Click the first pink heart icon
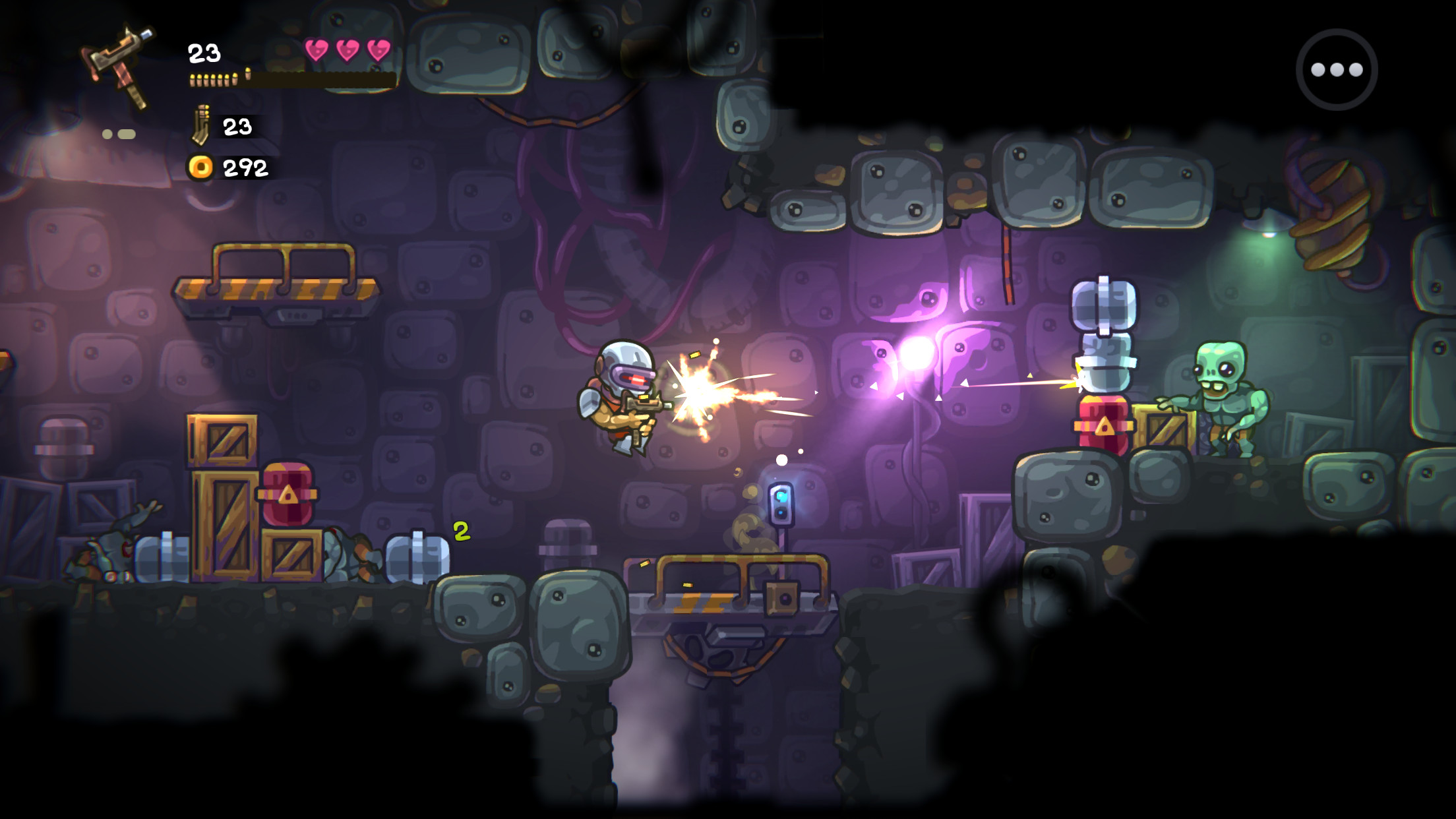 pos(317,47)
